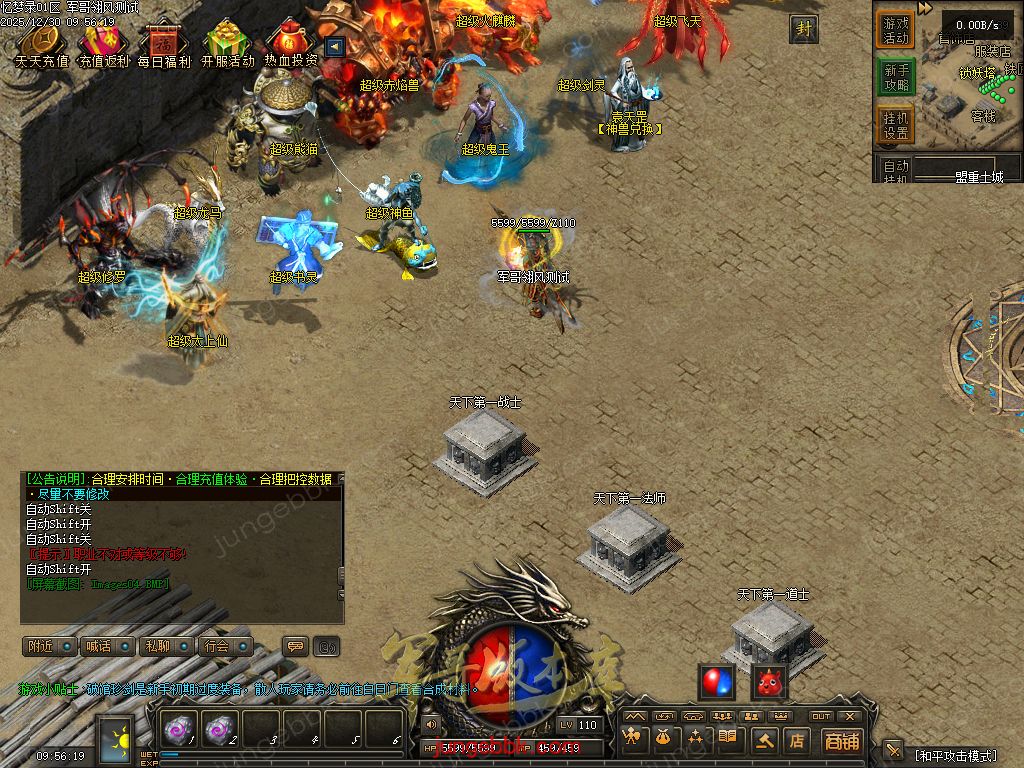Open the 游戏活动 game events button
The image size is (1024, 768).
pos(896,30)
